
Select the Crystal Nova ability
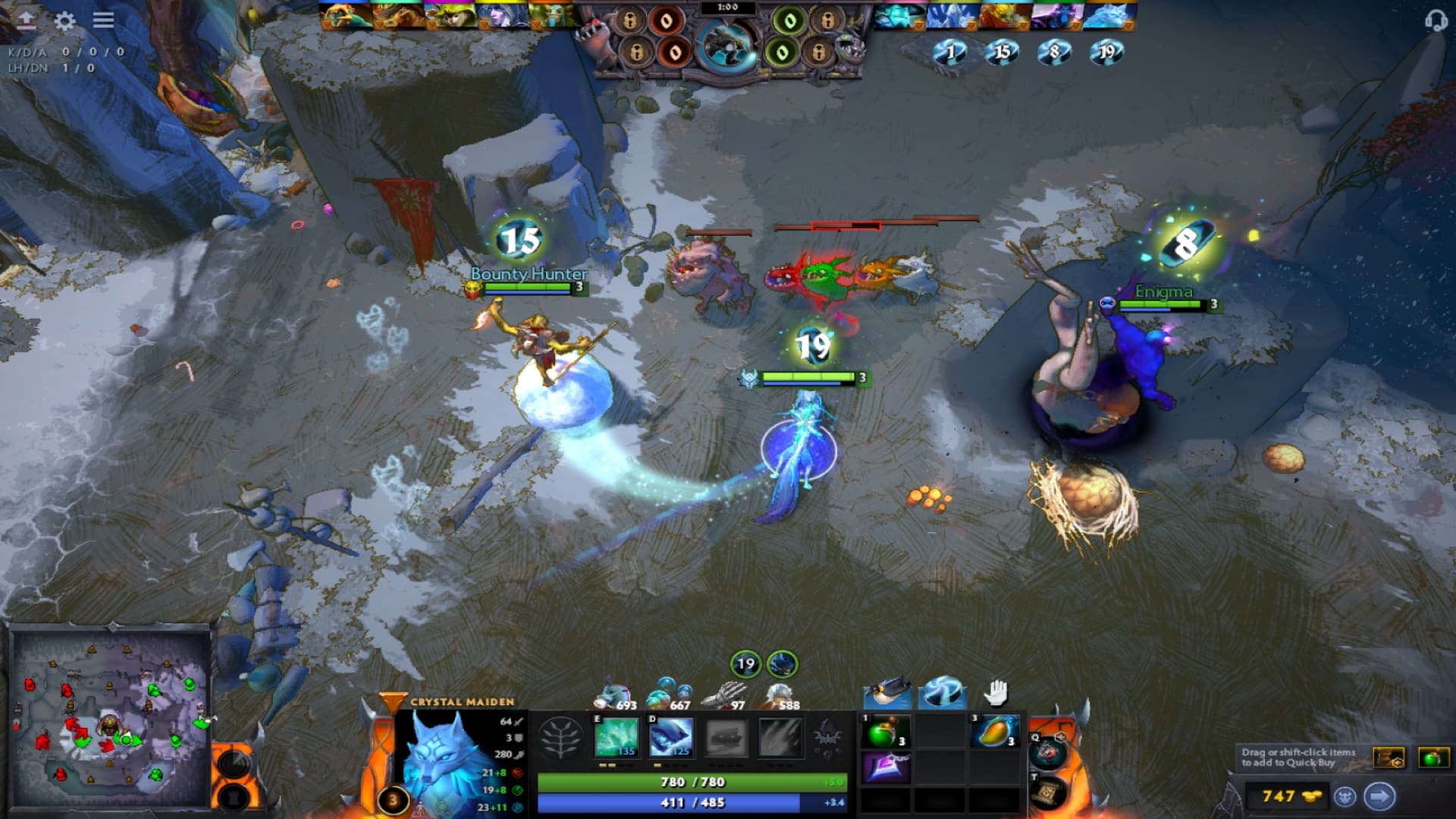[616, 739]
